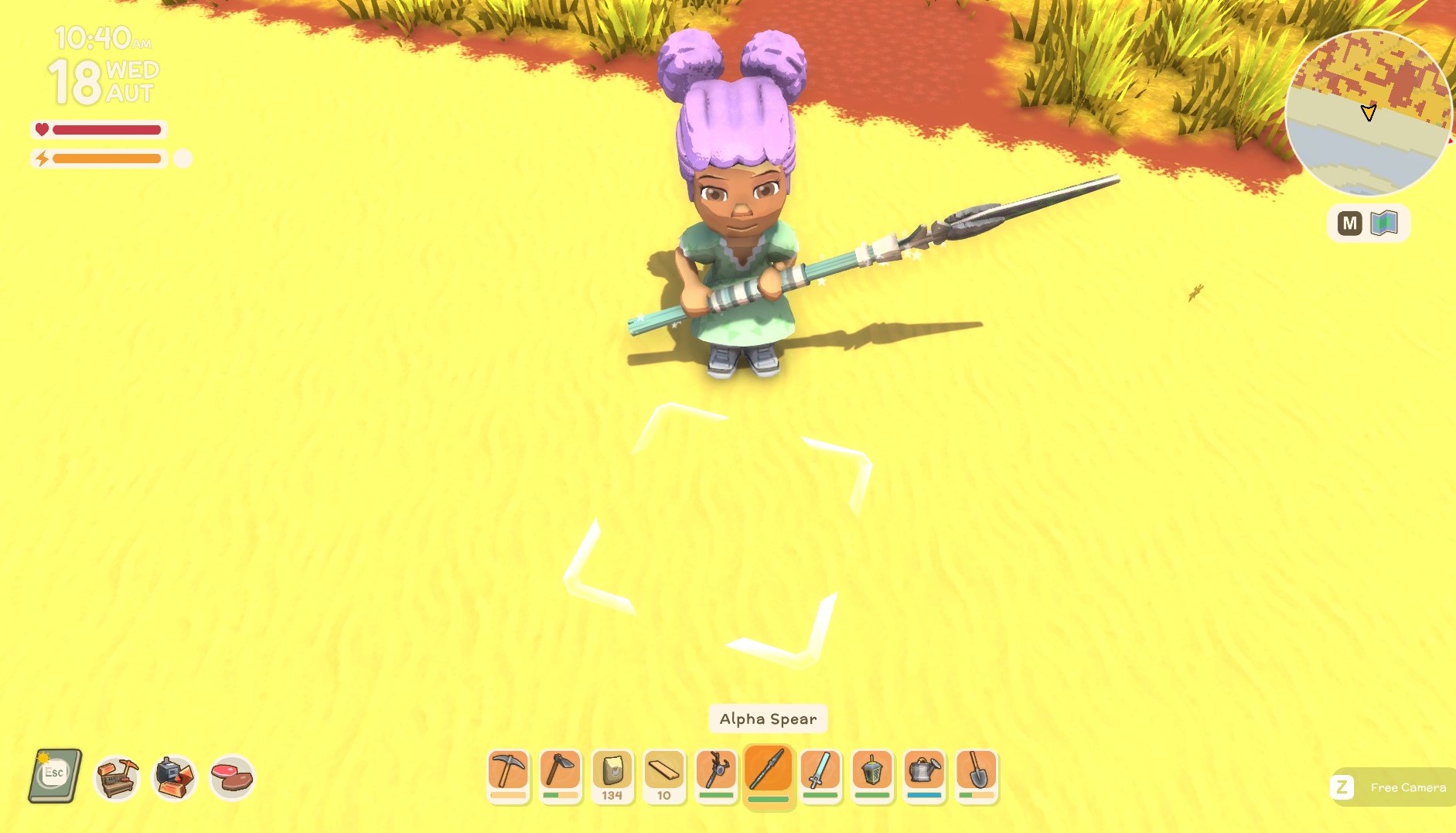Open the raw and cooked meat icon
The image size is (1456, 833).
[x=231, y=777]
